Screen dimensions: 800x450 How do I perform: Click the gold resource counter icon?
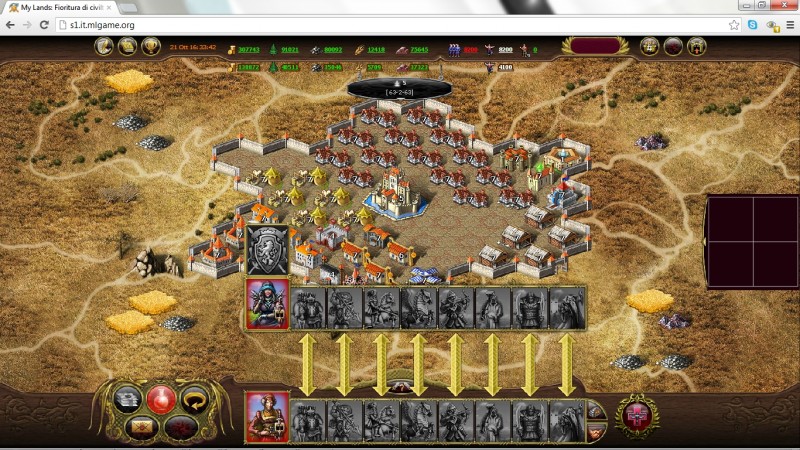tap(231, 49)
